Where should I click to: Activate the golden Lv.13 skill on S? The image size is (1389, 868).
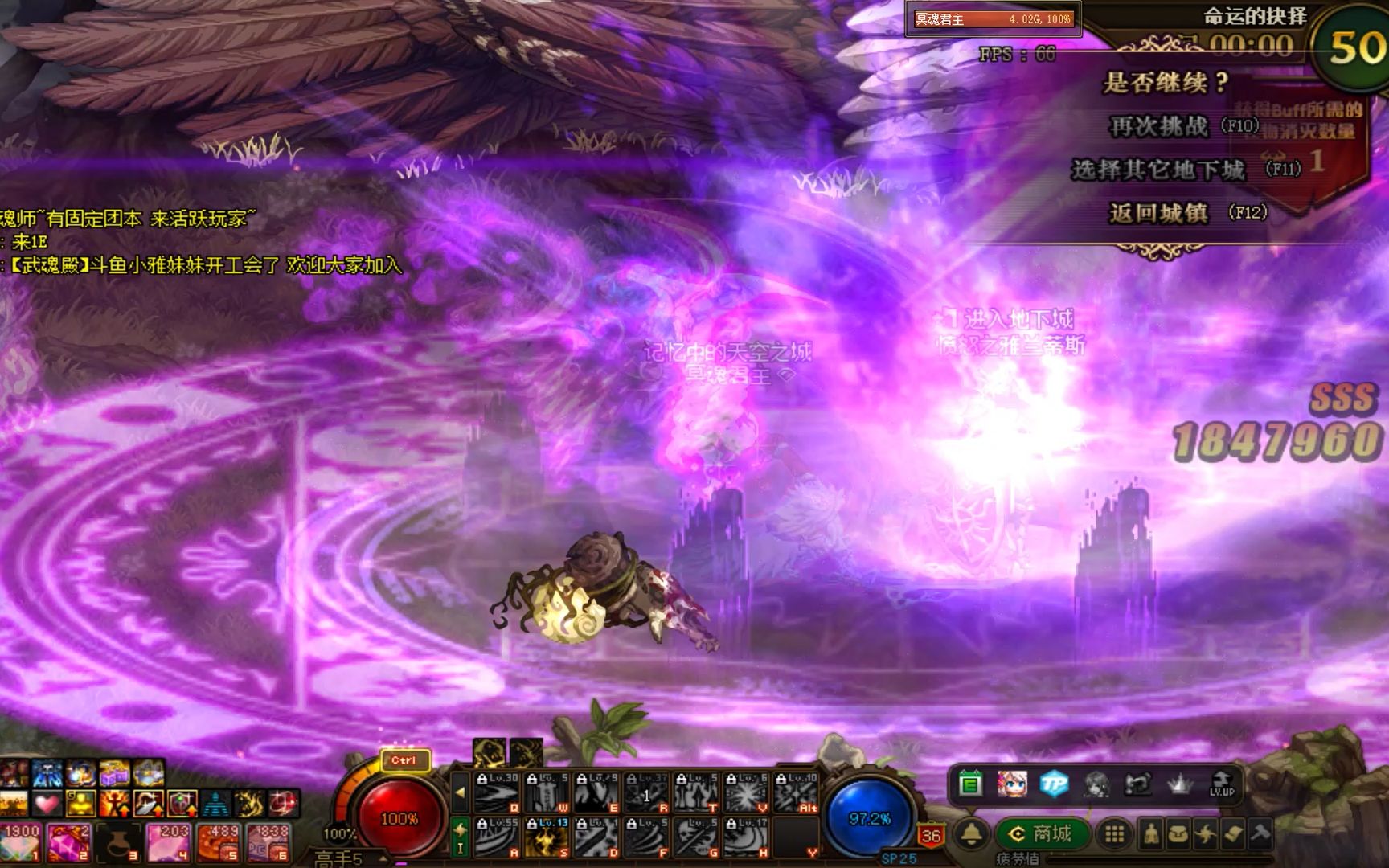(x=547, y=837)
